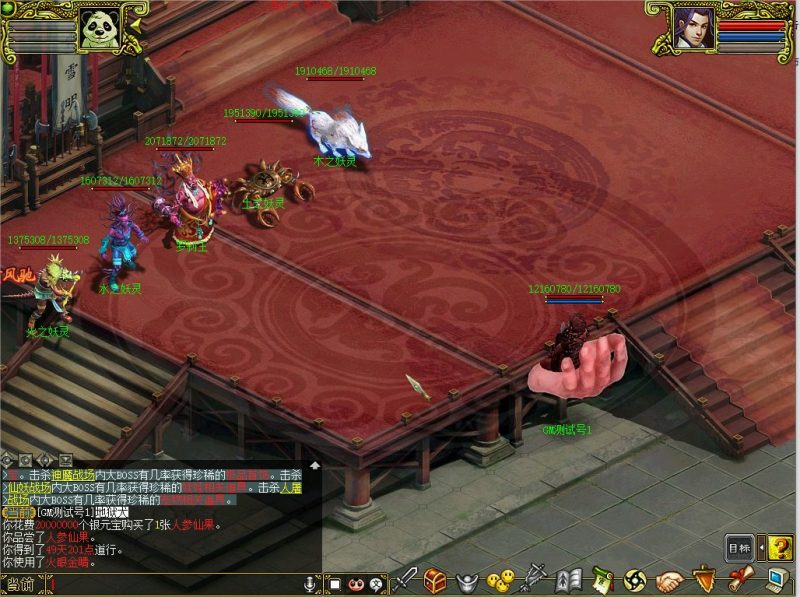
Task: Open the handshake trade icon
Action: point(668,580)
